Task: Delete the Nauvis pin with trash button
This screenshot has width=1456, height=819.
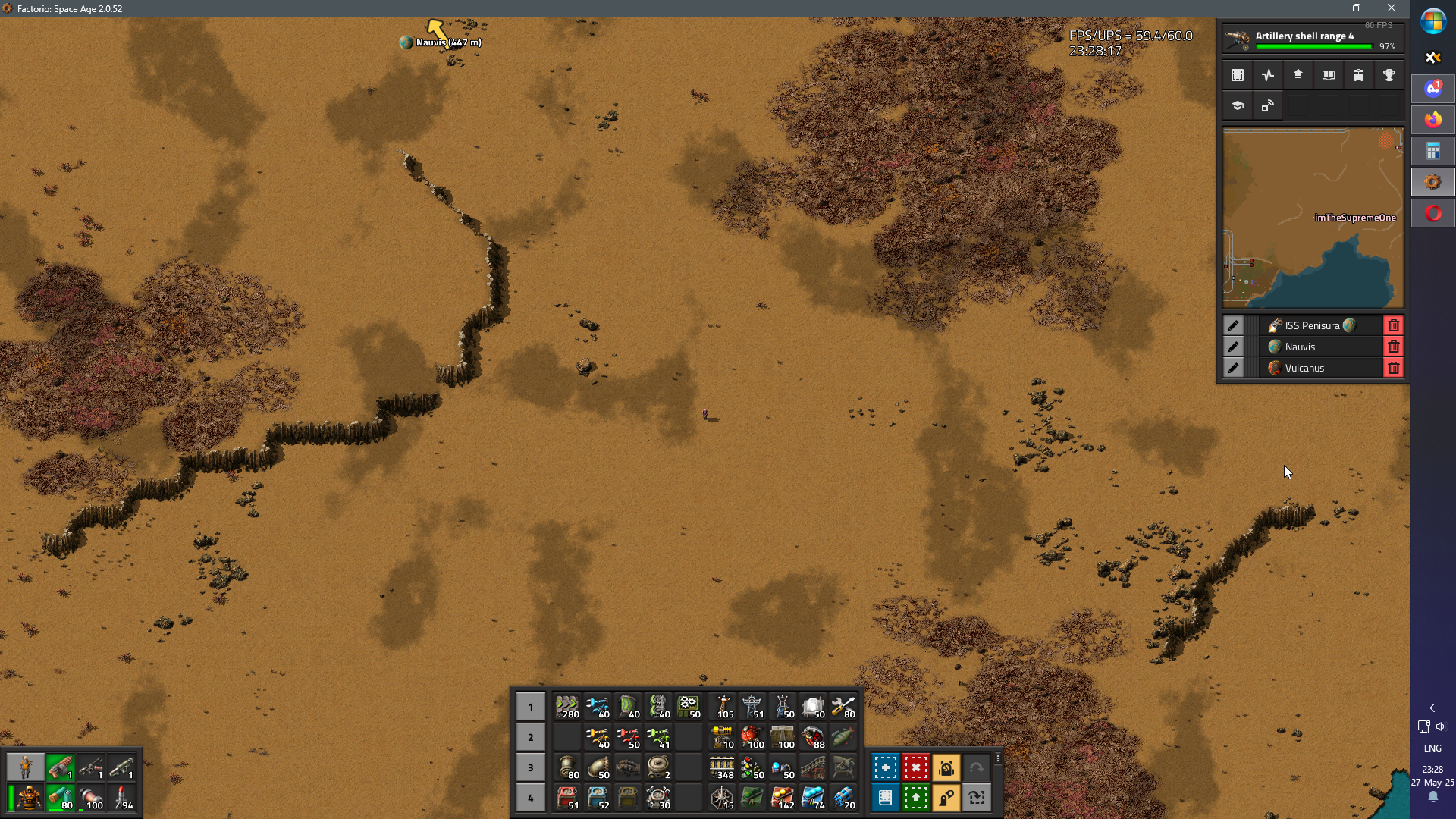Action: [x=1393, y=347]
